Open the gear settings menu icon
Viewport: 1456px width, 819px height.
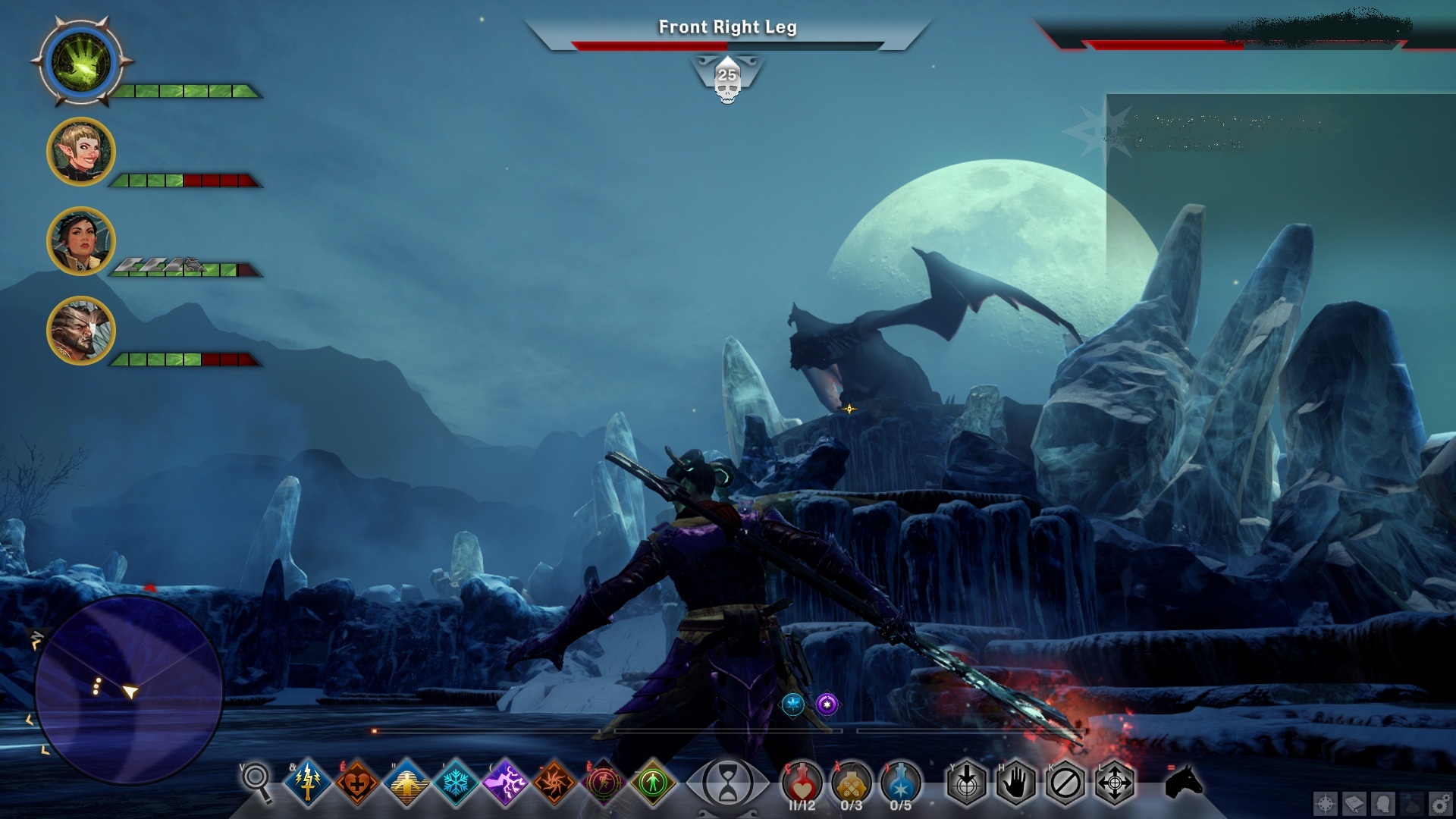point(1440,803)
